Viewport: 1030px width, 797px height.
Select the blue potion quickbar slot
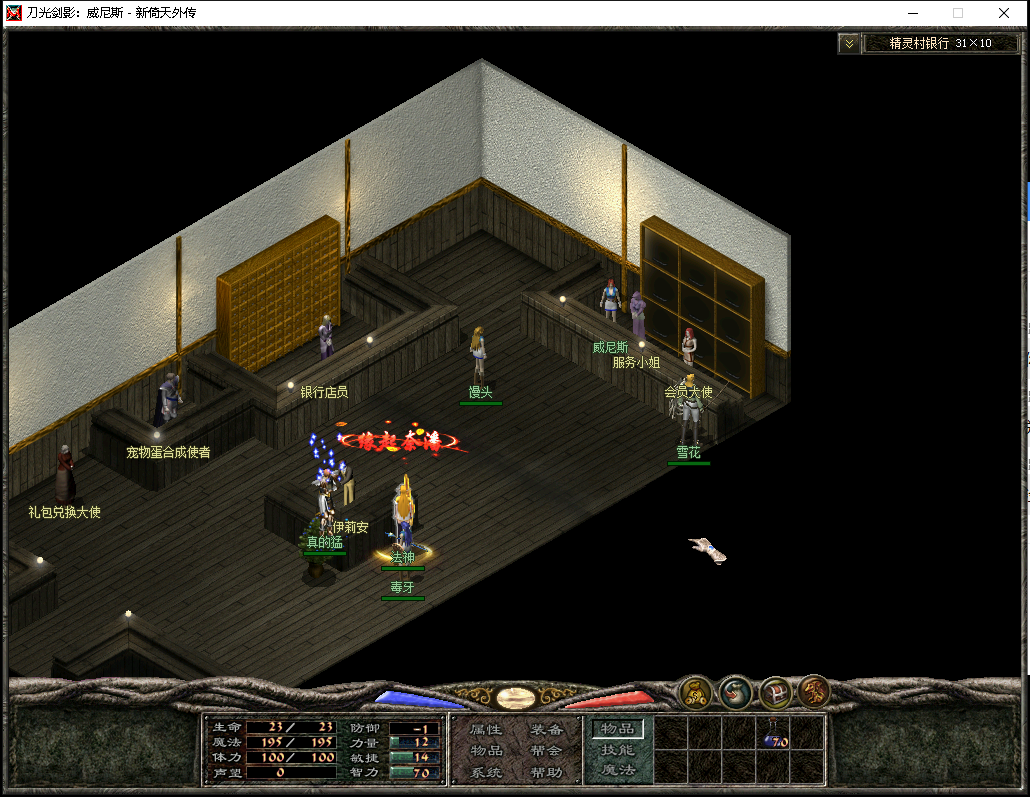point(776,735)
